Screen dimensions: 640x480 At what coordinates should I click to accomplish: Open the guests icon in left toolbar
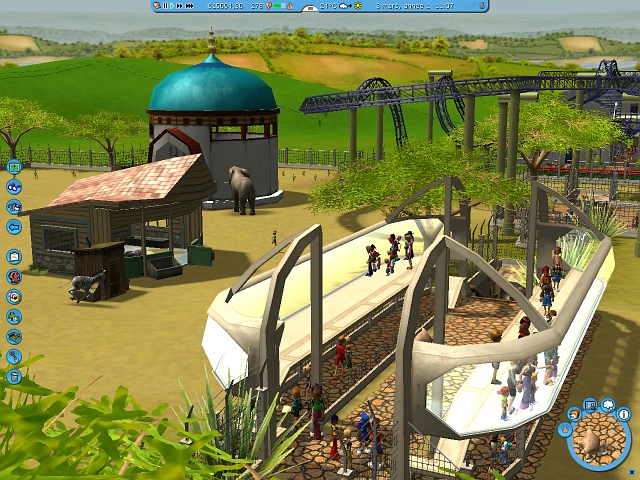(14, 187)
